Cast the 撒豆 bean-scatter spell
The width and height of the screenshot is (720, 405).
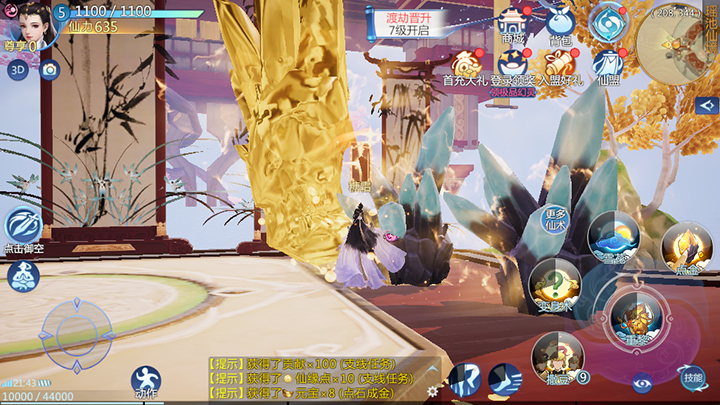(x=556, y=356)
